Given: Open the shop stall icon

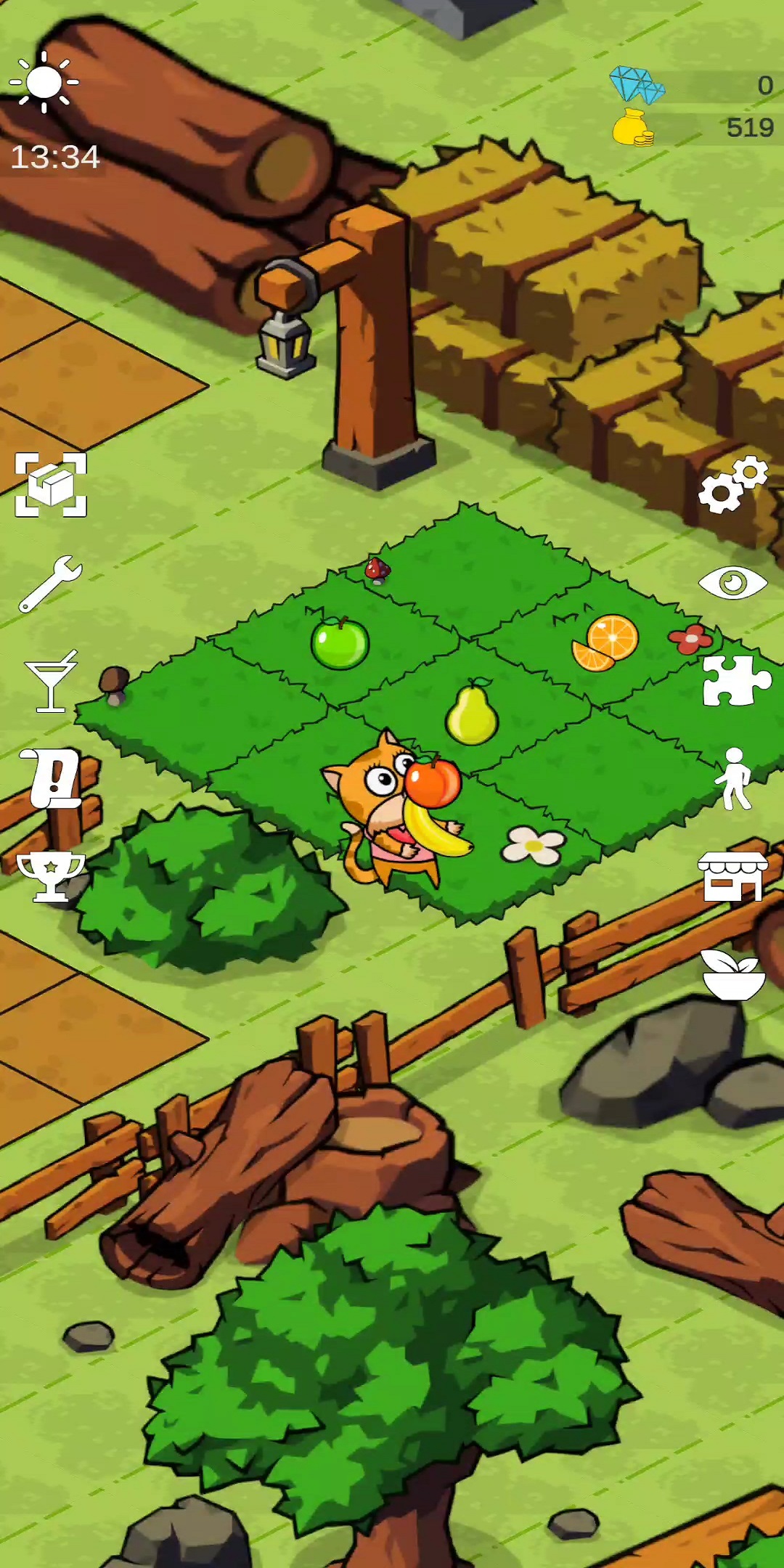Looking at the screenshot, I should (732, 877).
